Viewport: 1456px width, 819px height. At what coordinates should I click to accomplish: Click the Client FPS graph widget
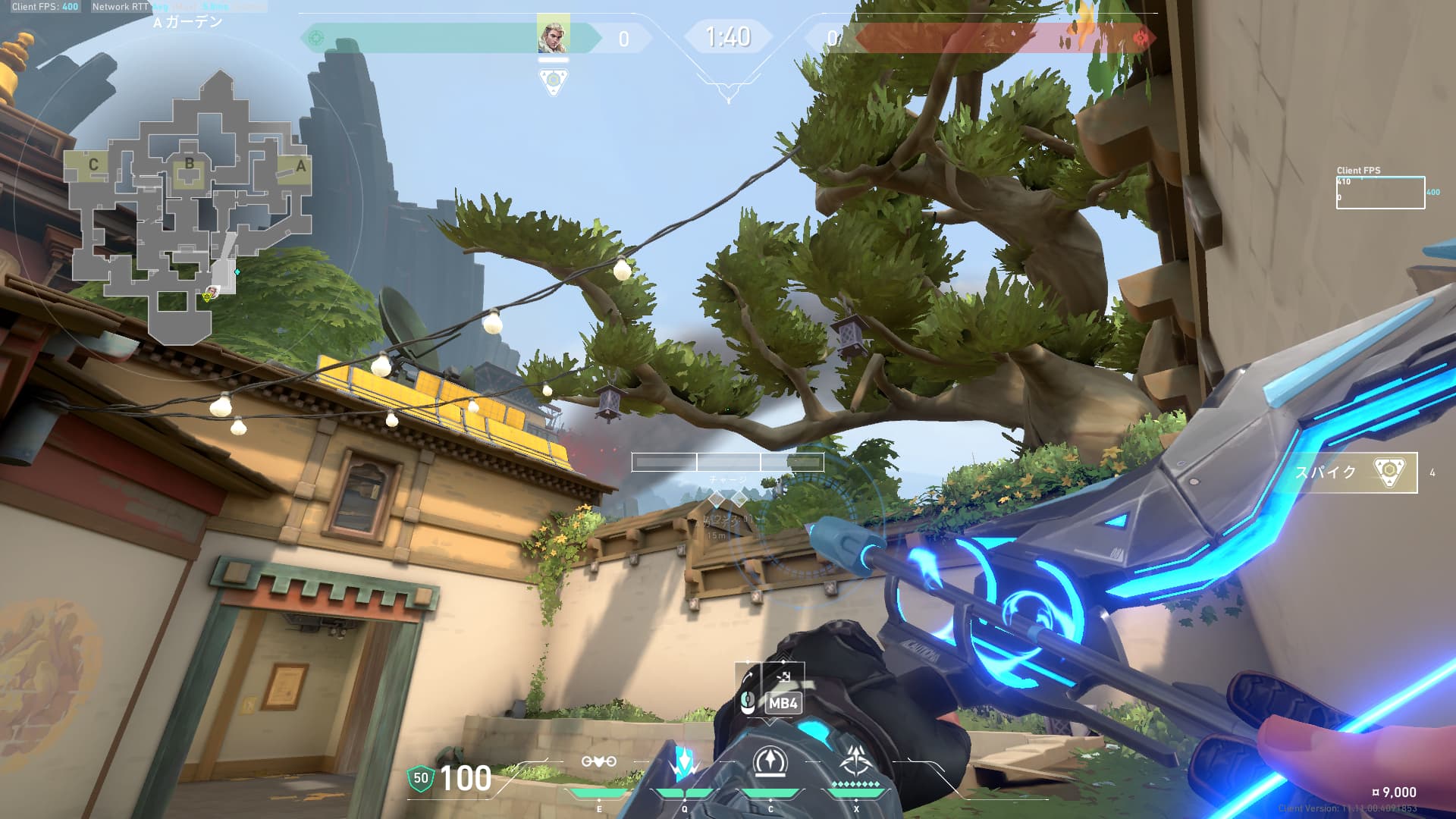[1379, 192]
